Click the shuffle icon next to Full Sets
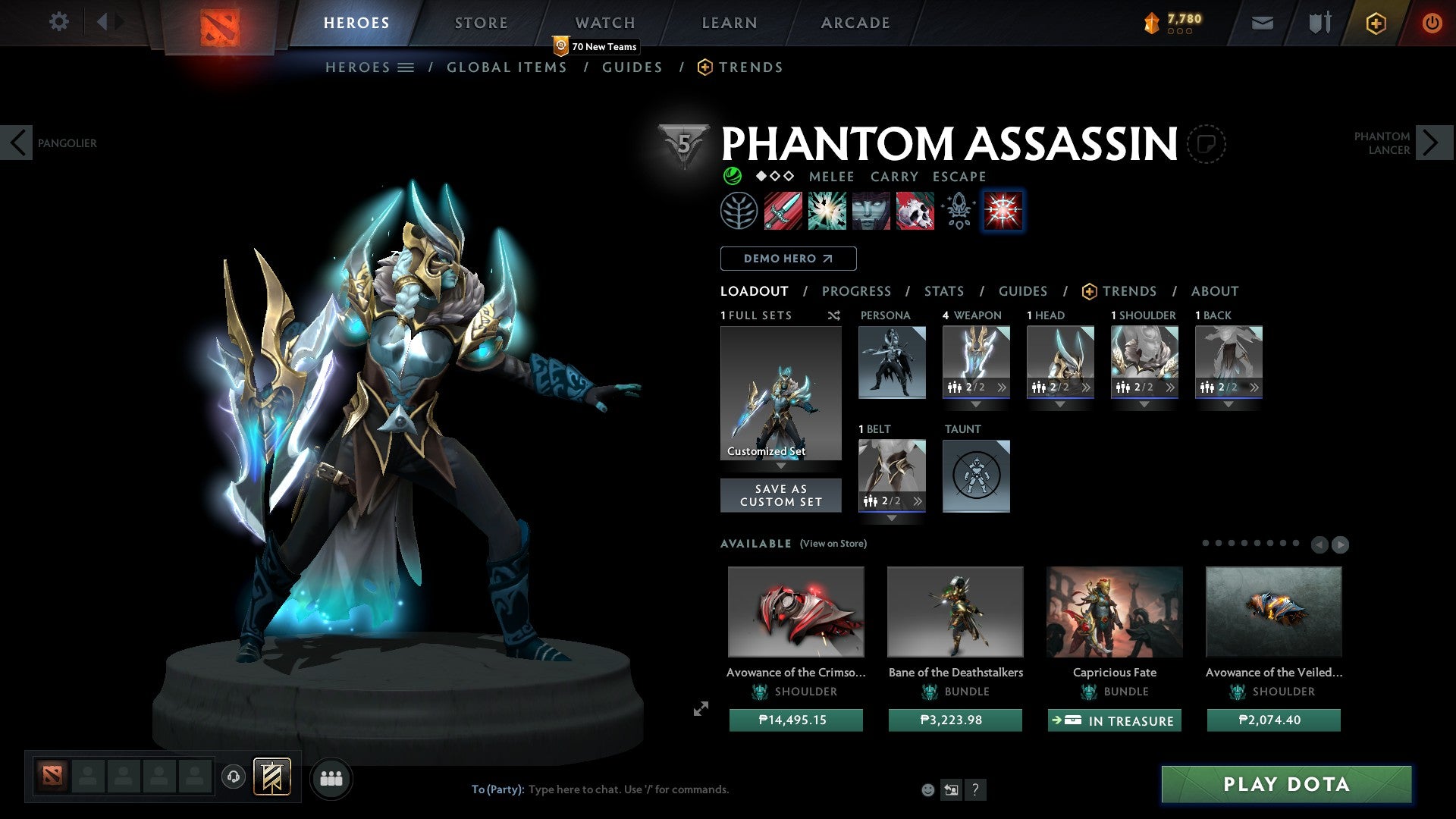The height and width of the screenshot is (819, 1456). [833, 315]
